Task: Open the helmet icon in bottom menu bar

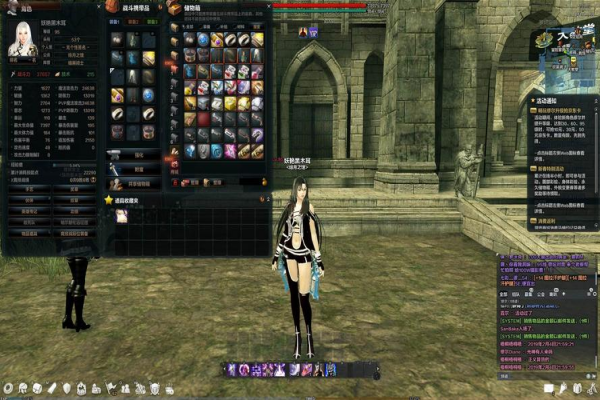Action: (x=23, y=388)
